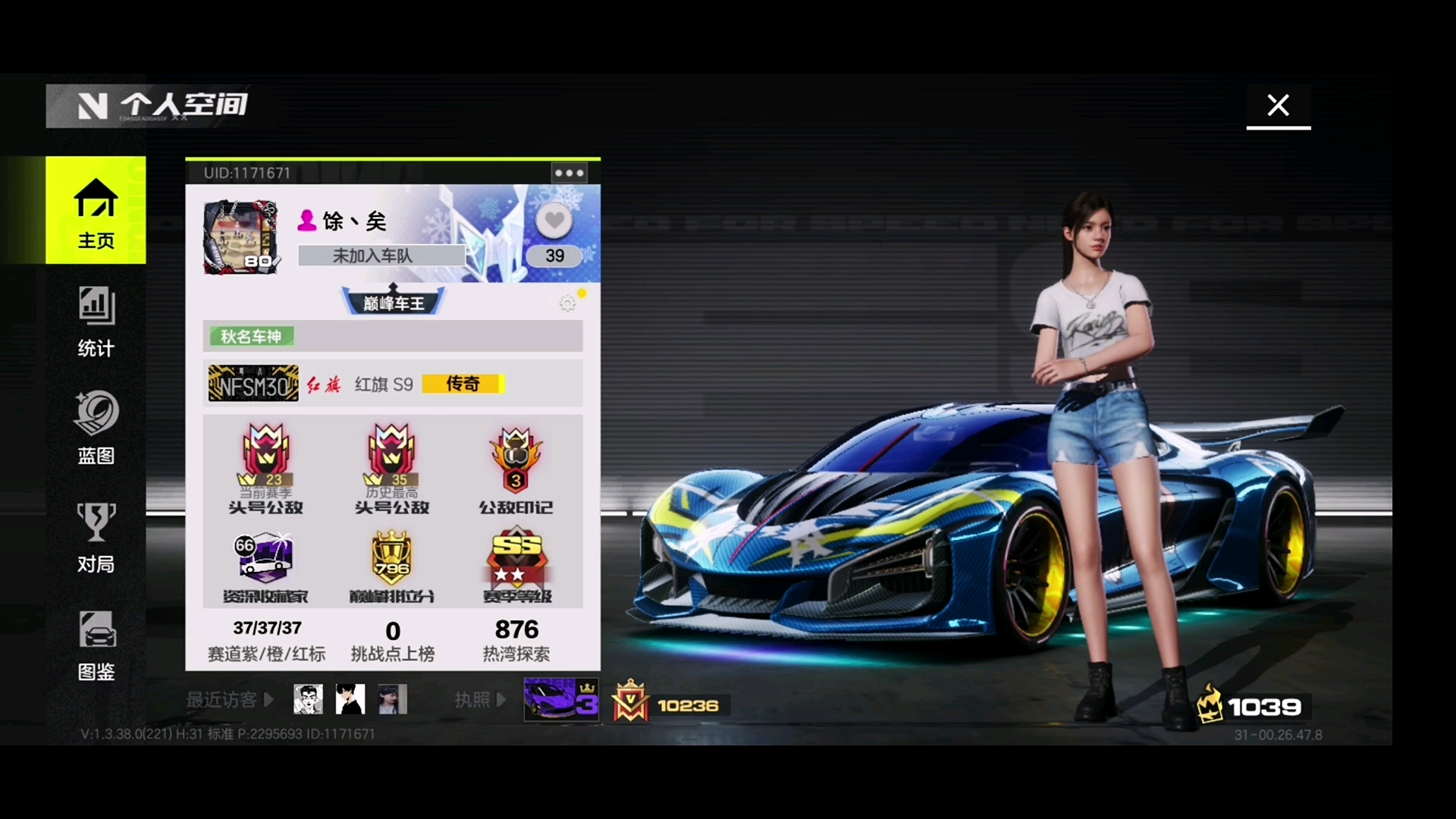Expand the profile options via ... menu
This screenshot has height=819, width=1456.
coord(569,172)
